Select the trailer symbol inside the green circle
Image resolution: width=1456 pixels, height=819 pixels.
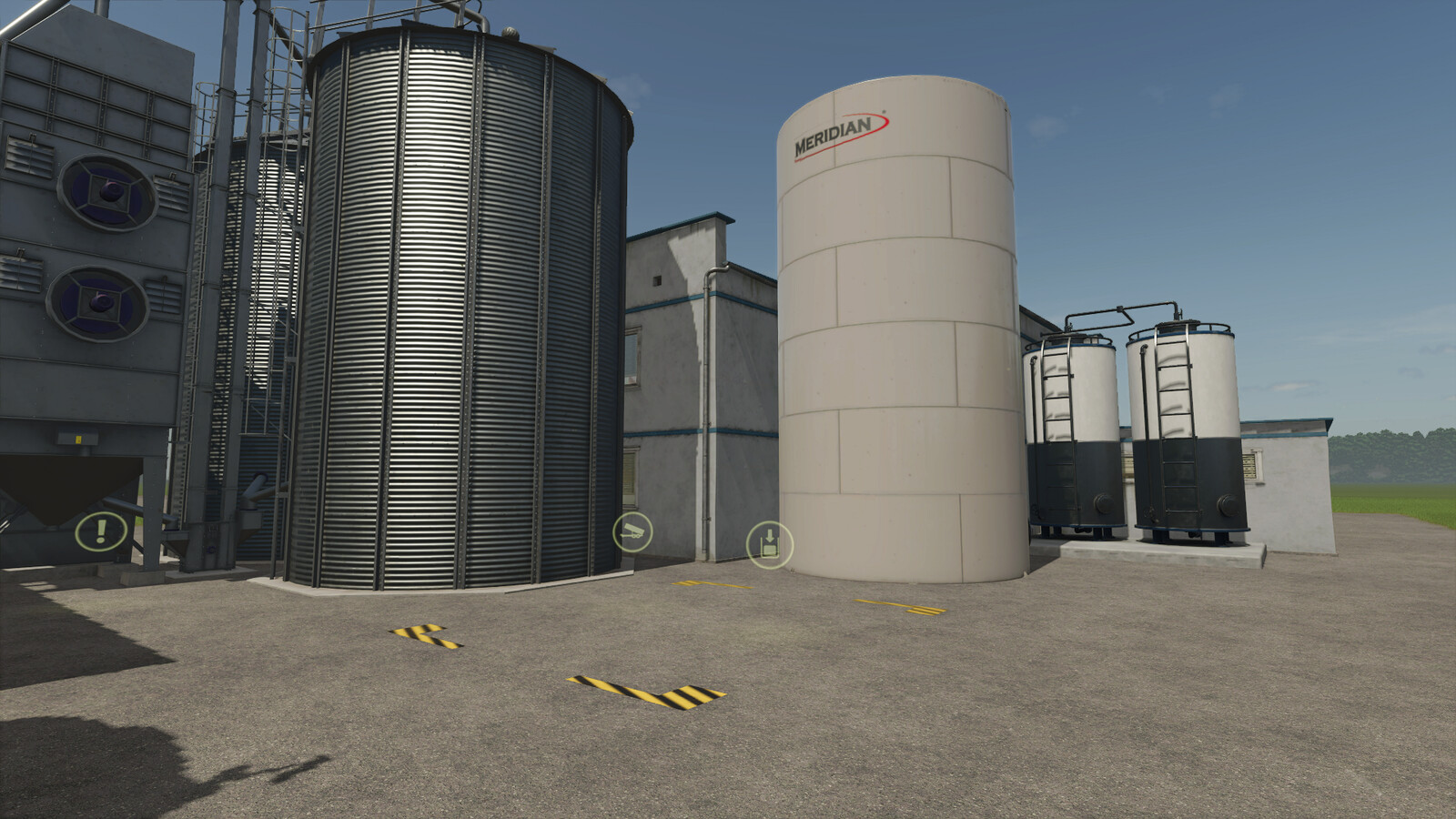pos(635,530)
